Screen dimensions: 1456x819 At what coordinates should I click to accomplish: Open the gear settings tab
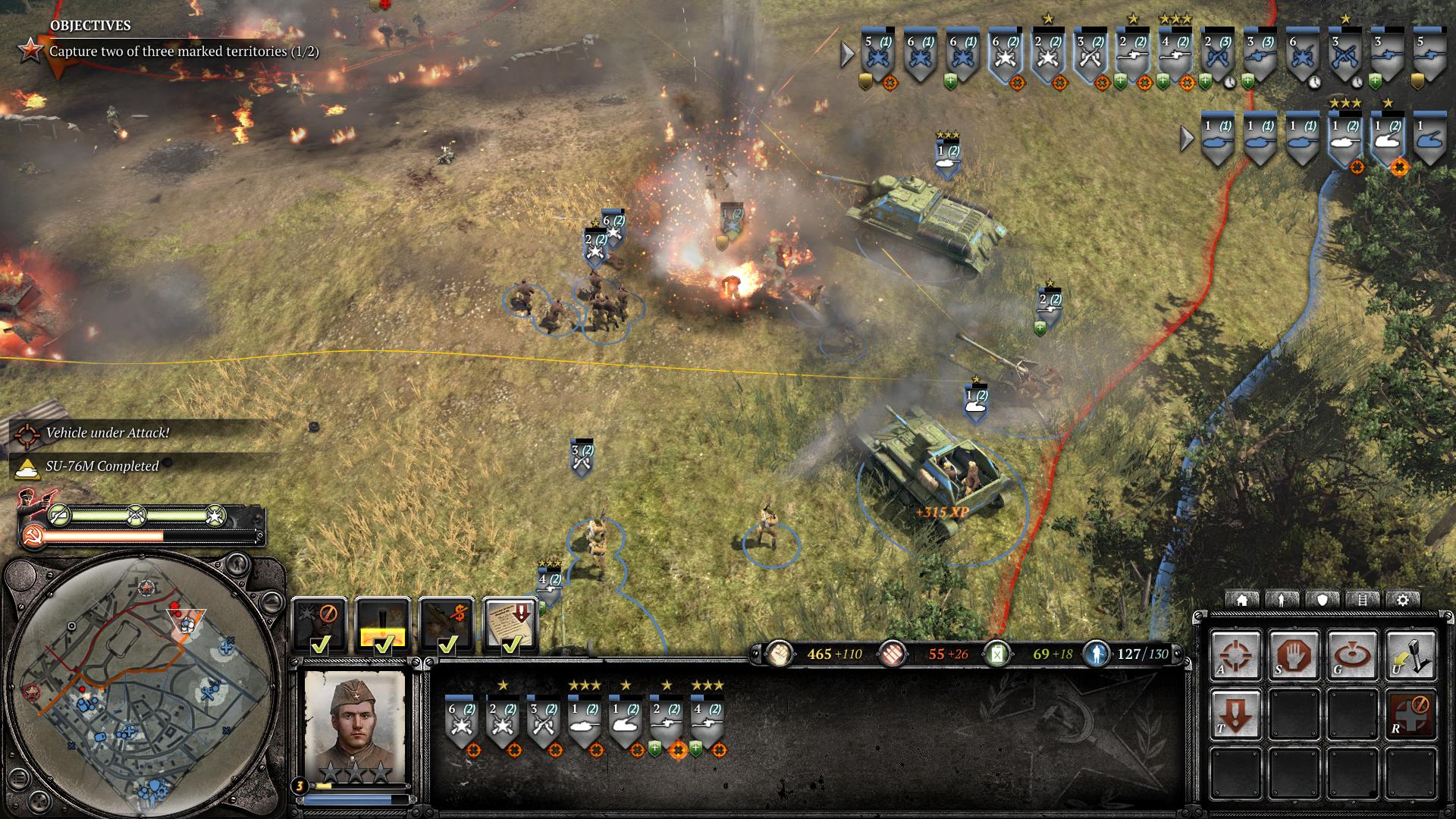point(1403,600)
